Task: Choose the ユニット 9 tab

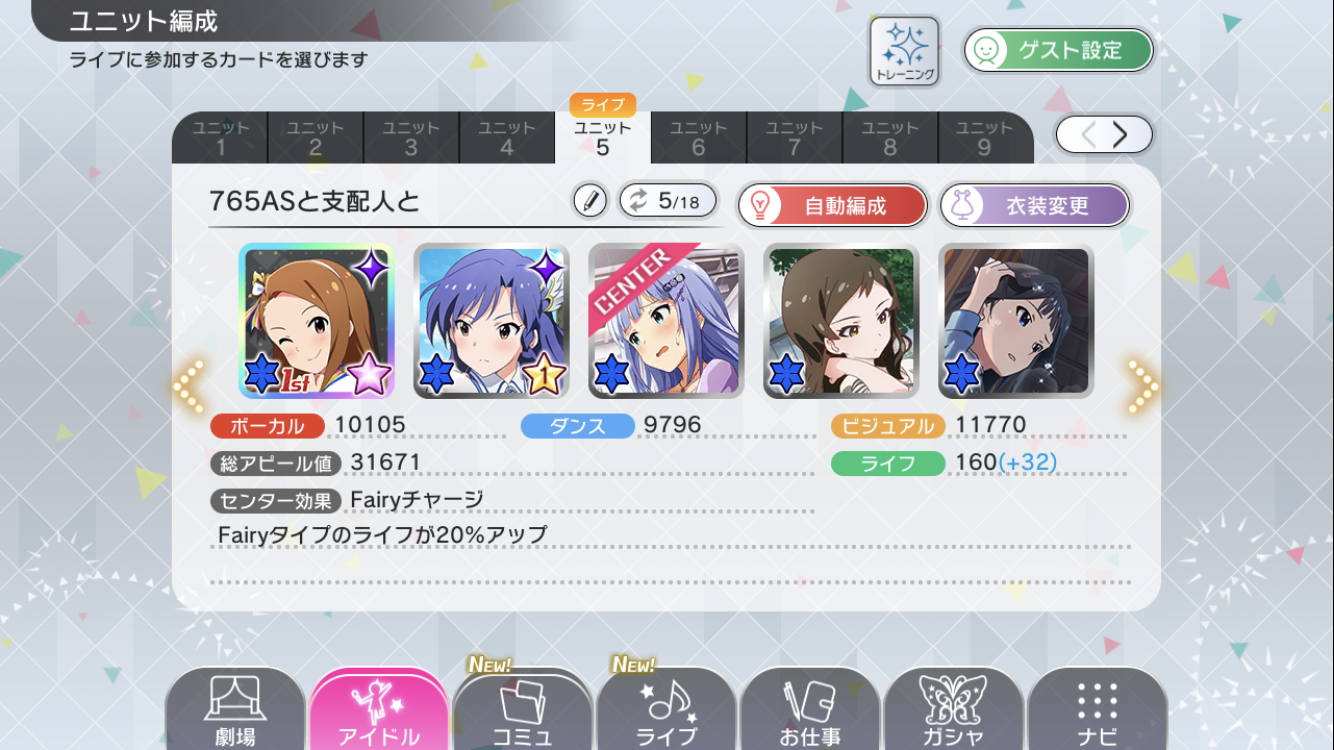Action: pyautogui.click(x=984, y=138)
